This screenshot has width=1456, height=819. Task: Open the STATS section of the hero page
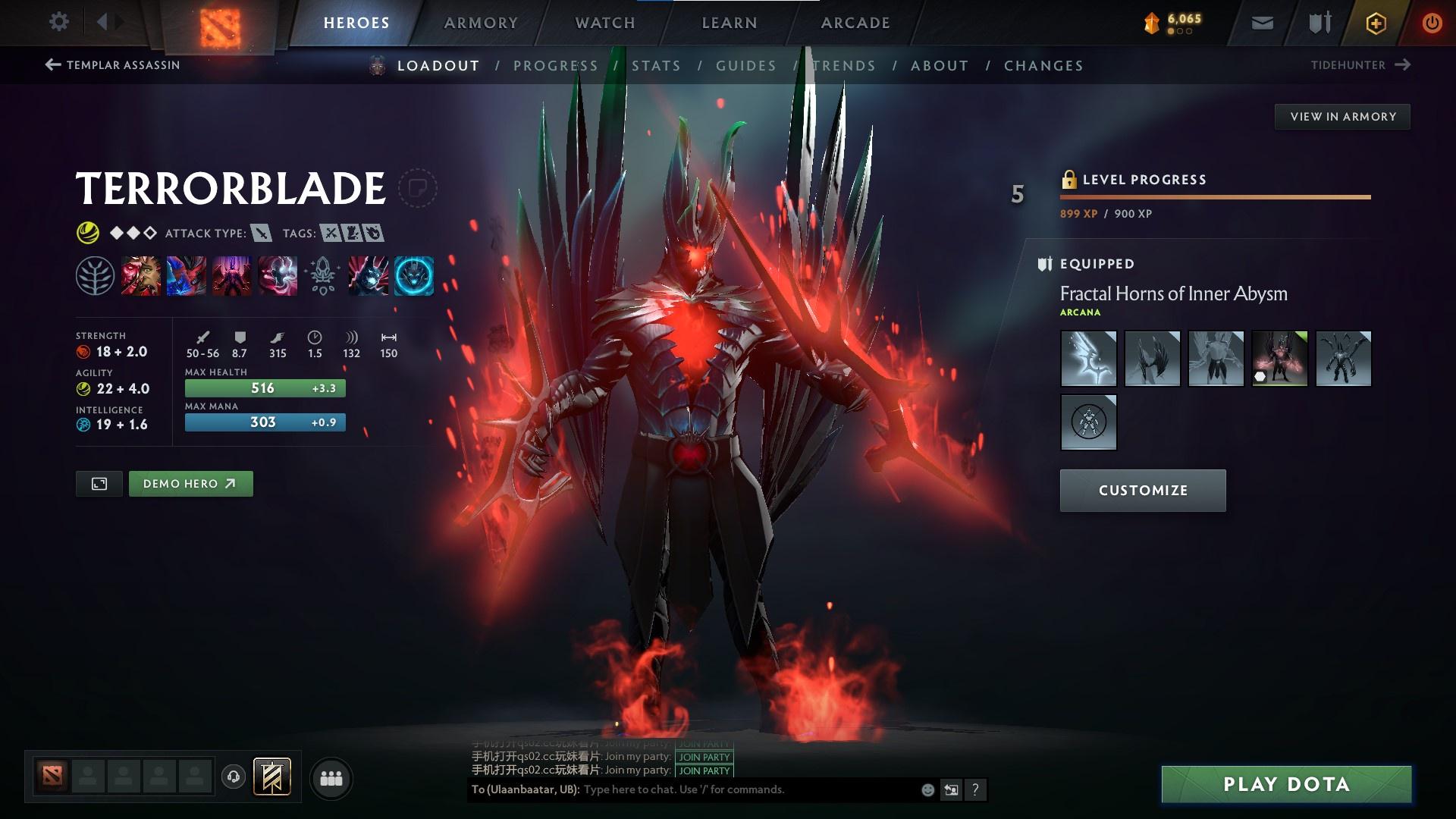[x=657, y=65]
